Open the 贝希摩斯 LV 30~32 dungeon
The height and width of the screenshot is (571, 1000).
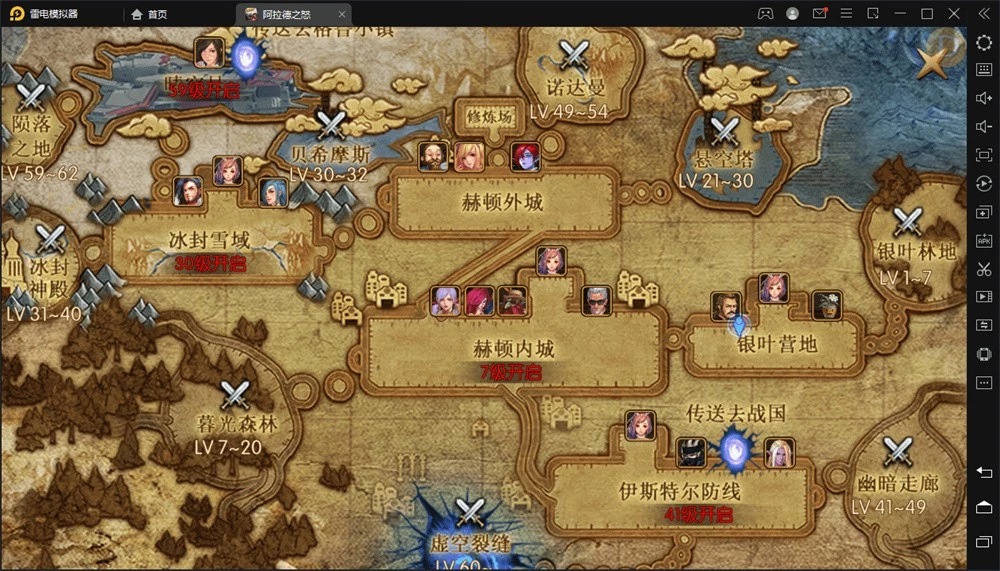330,126
